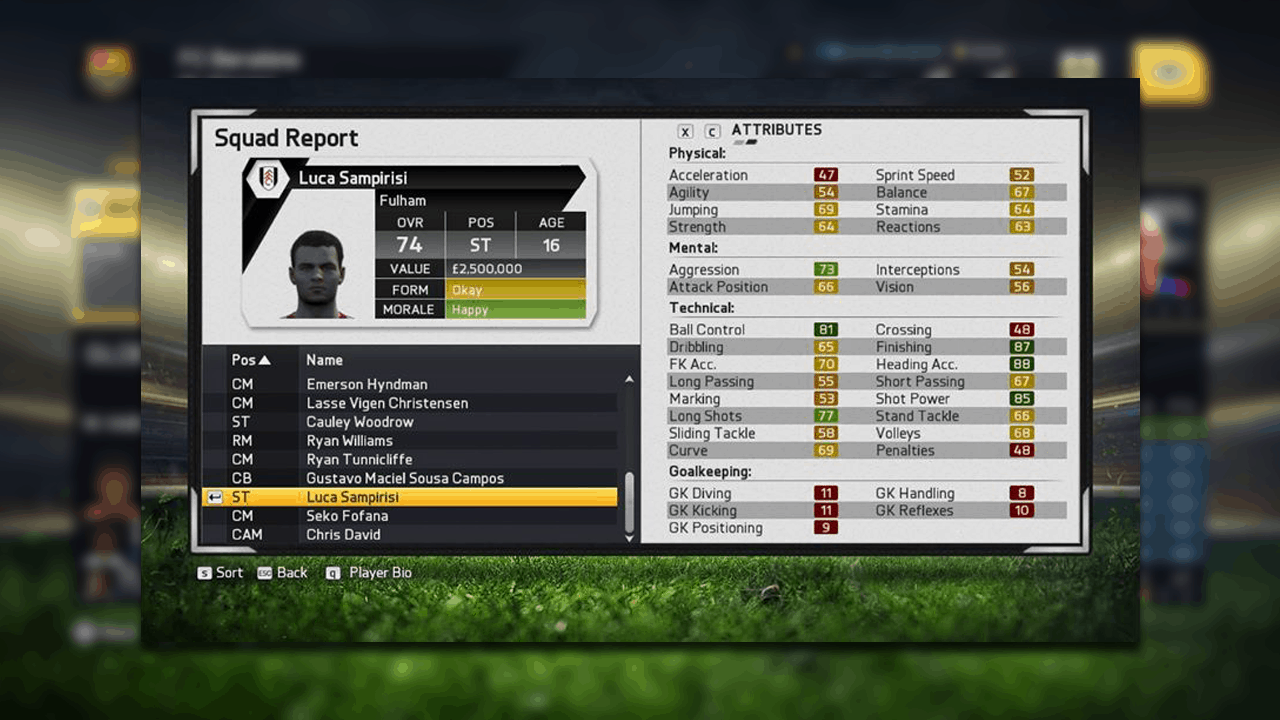Activate the Sort option
This screenshot has width=1280, height=720.
click(x=220, y=573)
